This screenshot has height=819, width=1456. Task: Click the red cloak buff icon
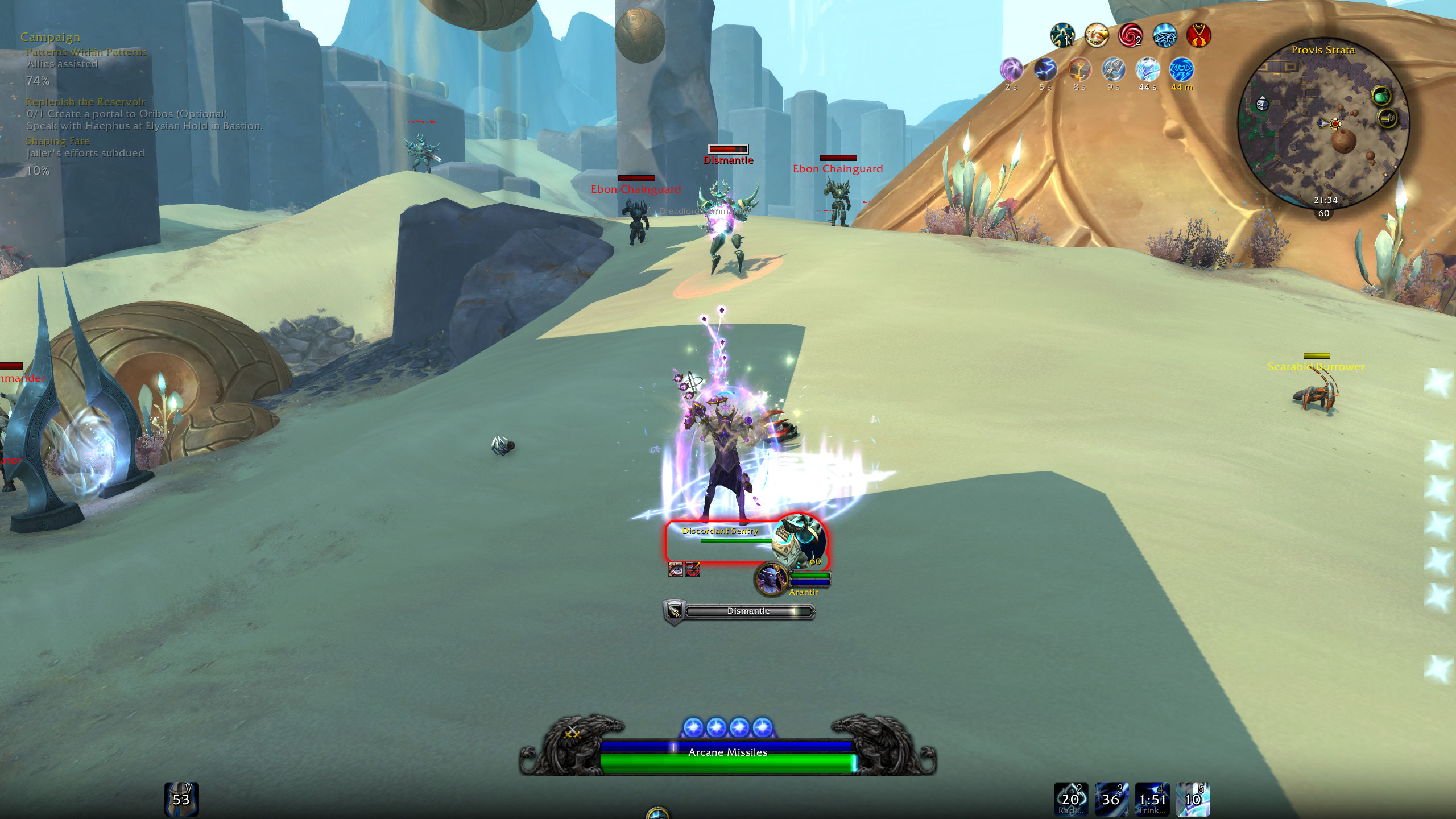point(1199,36)
